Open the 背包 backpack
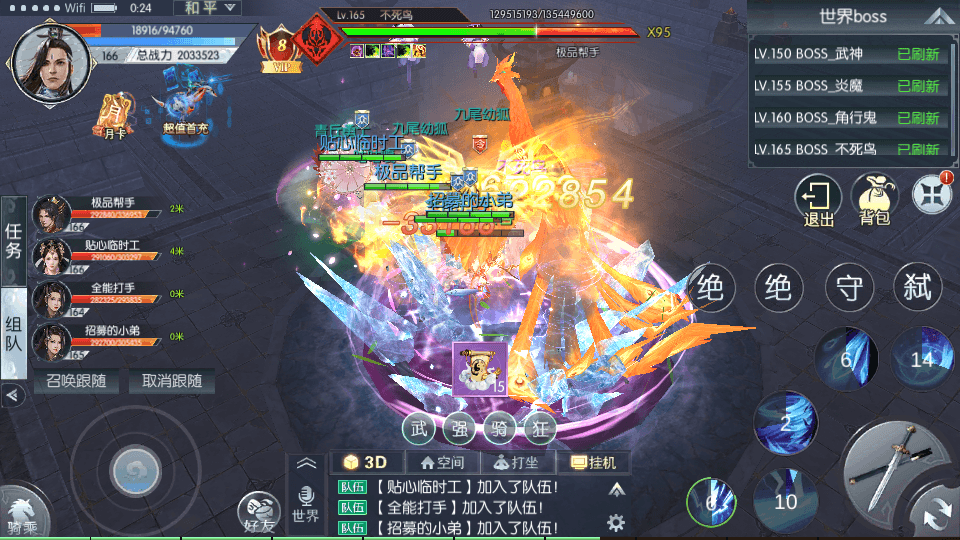 (874, 200)
